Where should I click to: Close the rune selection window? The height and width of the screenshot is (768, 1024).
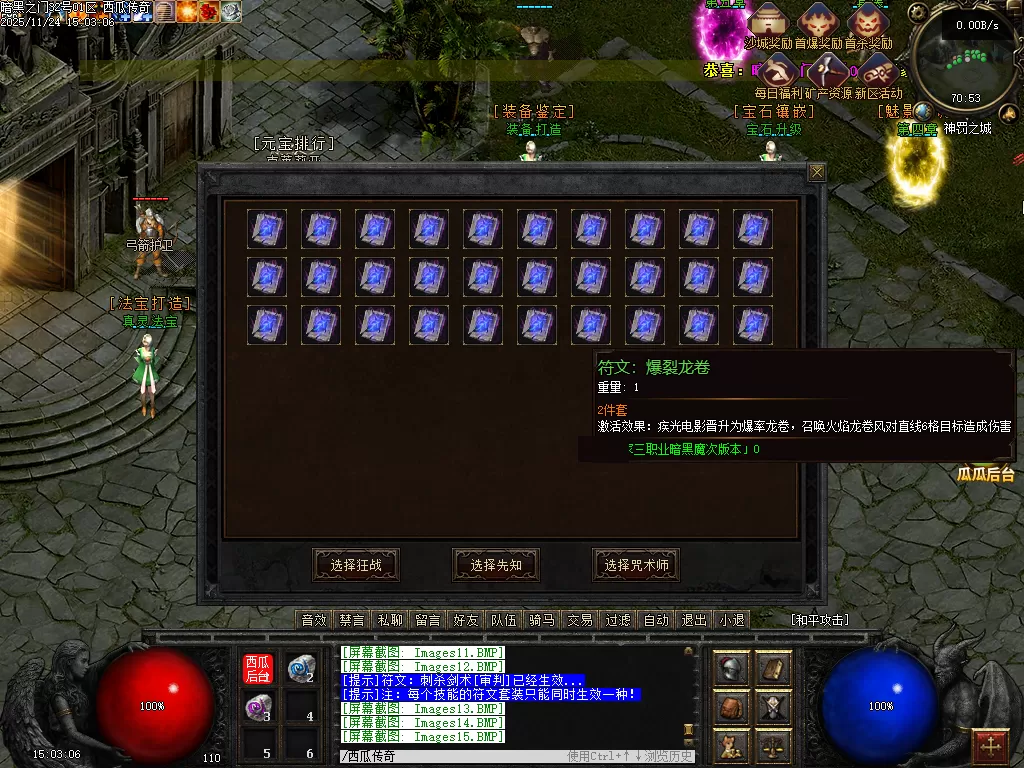coord(817,172)
